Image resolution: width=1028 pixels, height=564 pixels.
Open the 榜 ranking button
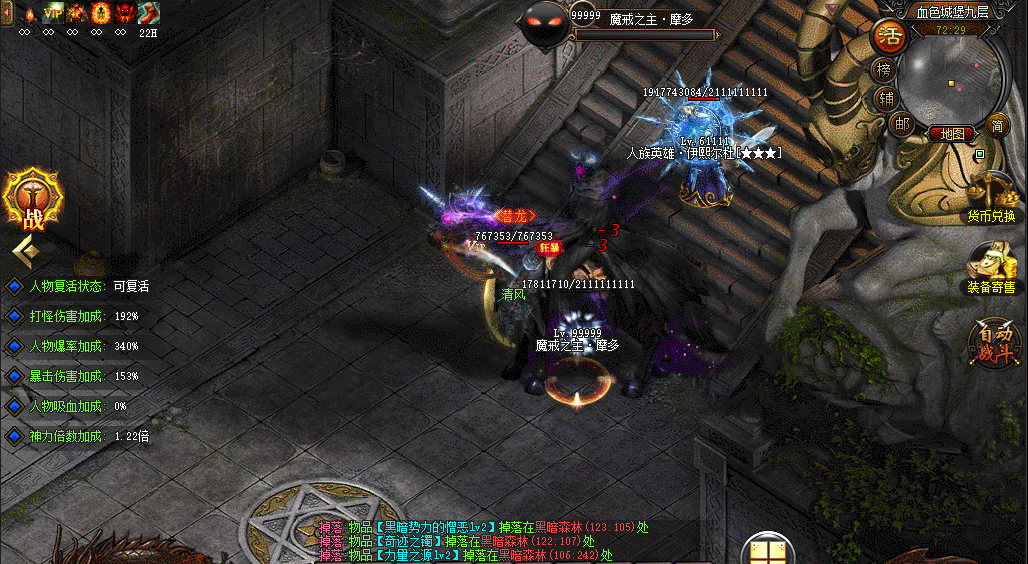884,70
